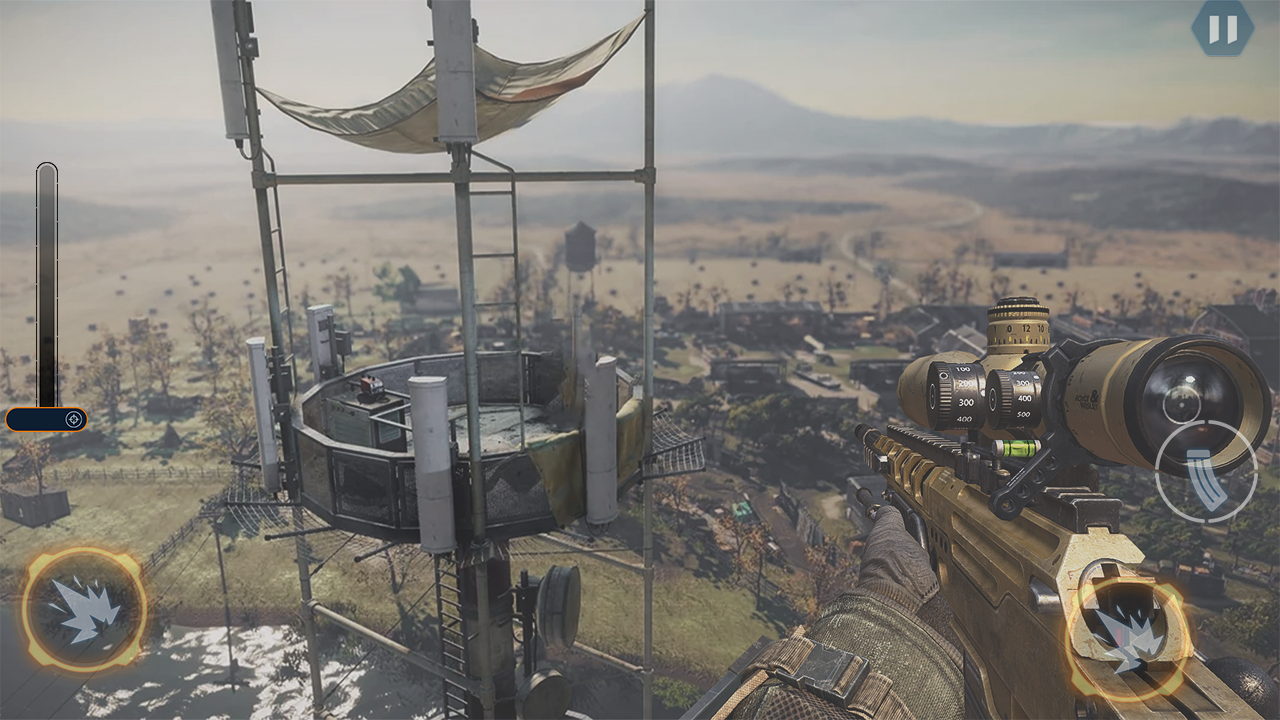
Task: Fire using the shoot button under the zoom slider
Action: tap(84, 609)
